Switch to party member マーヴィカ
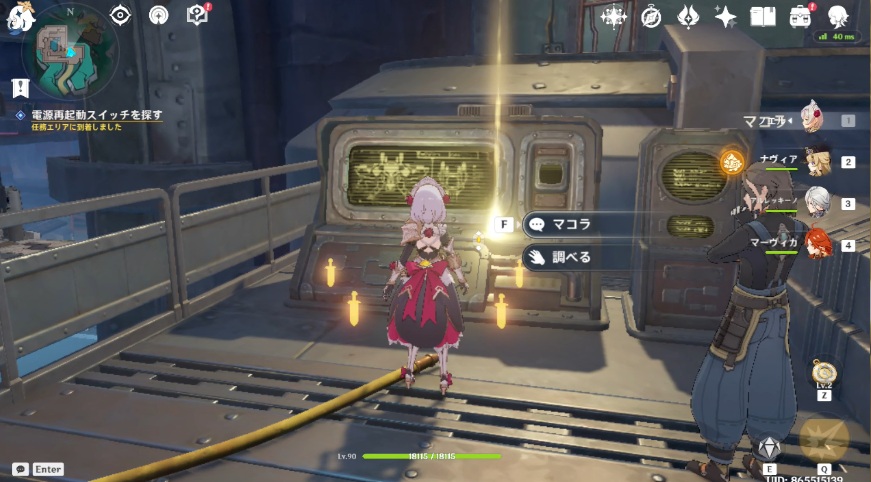 point(818,244)
